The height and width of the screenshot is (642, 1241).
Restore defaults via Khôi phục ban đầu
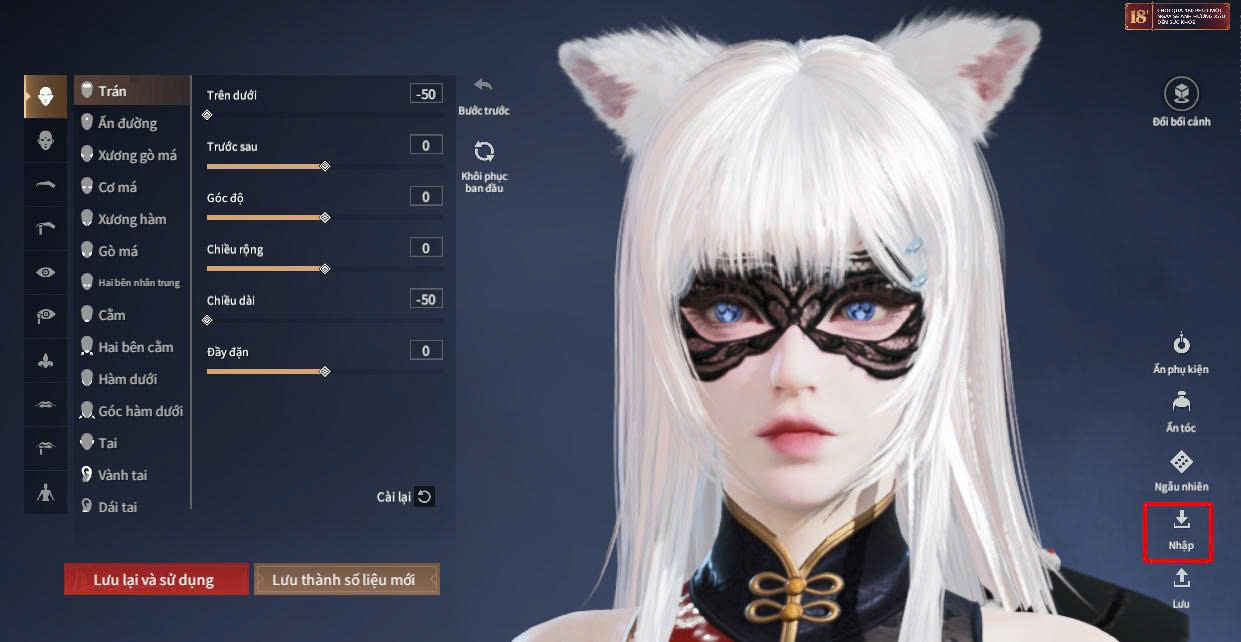(x=484, y=165)
